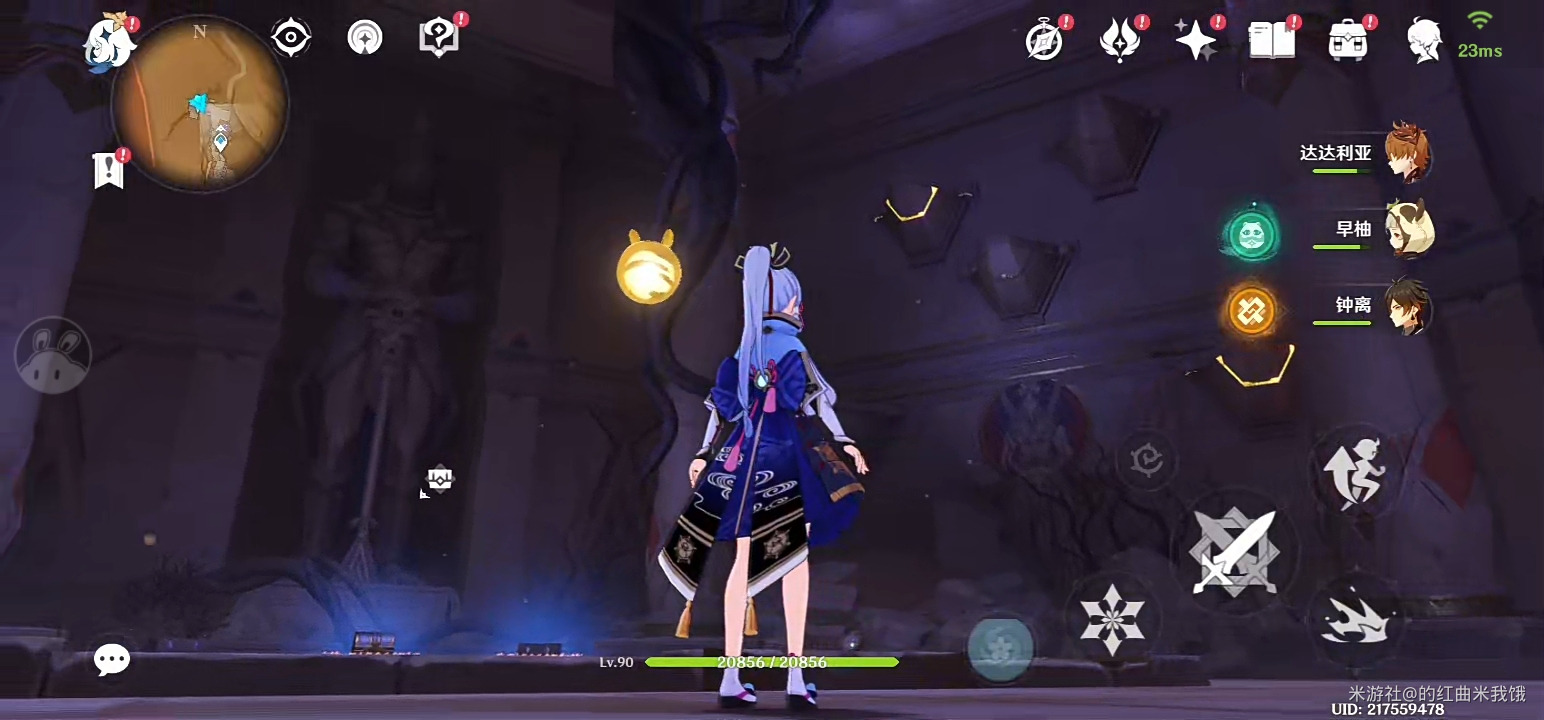Open the events compass icon

[x=1044, y=41]
